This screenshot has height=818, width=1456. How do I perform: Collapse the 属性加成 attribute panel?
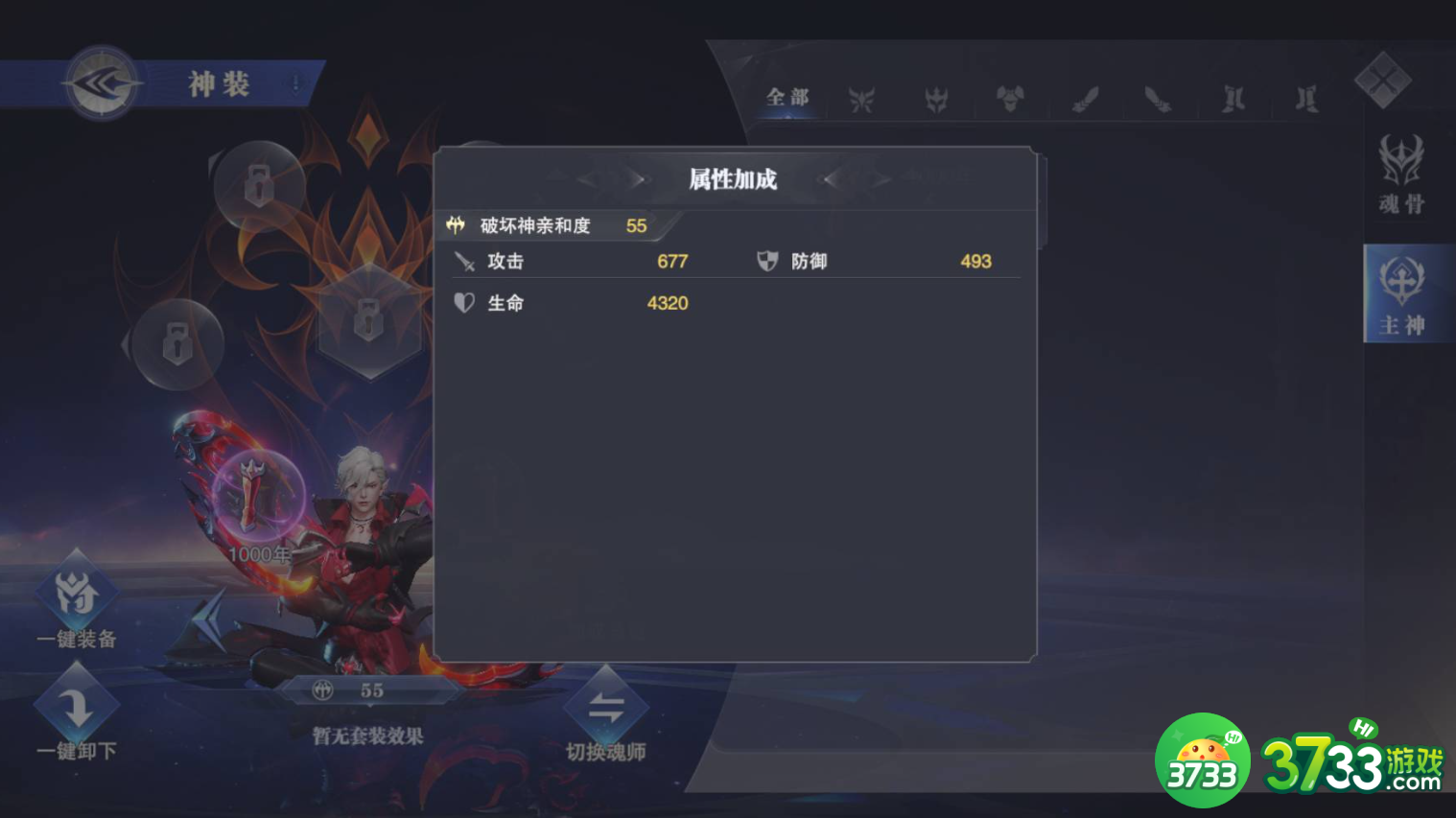point(732,178)
